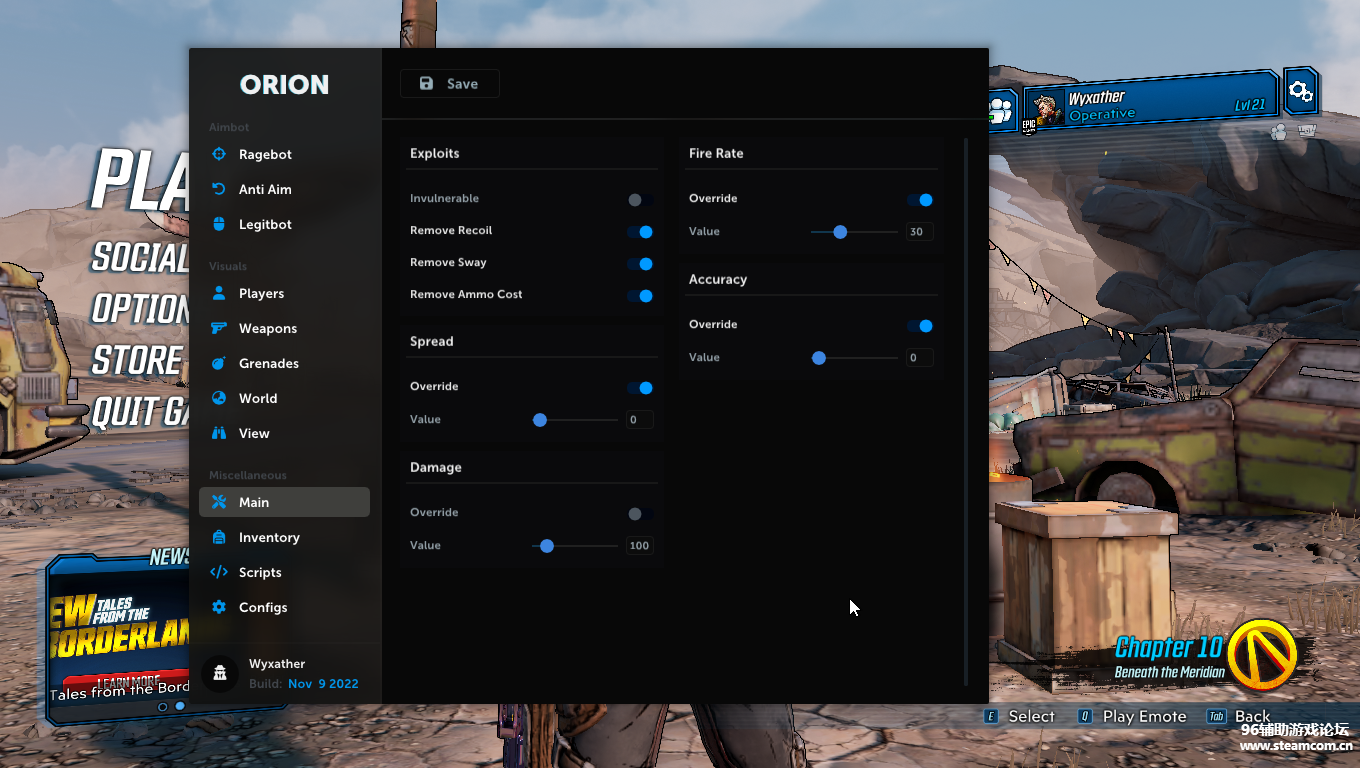1360x768 pixels.
Task: Select the Grenades category
Action: point(268,364)
